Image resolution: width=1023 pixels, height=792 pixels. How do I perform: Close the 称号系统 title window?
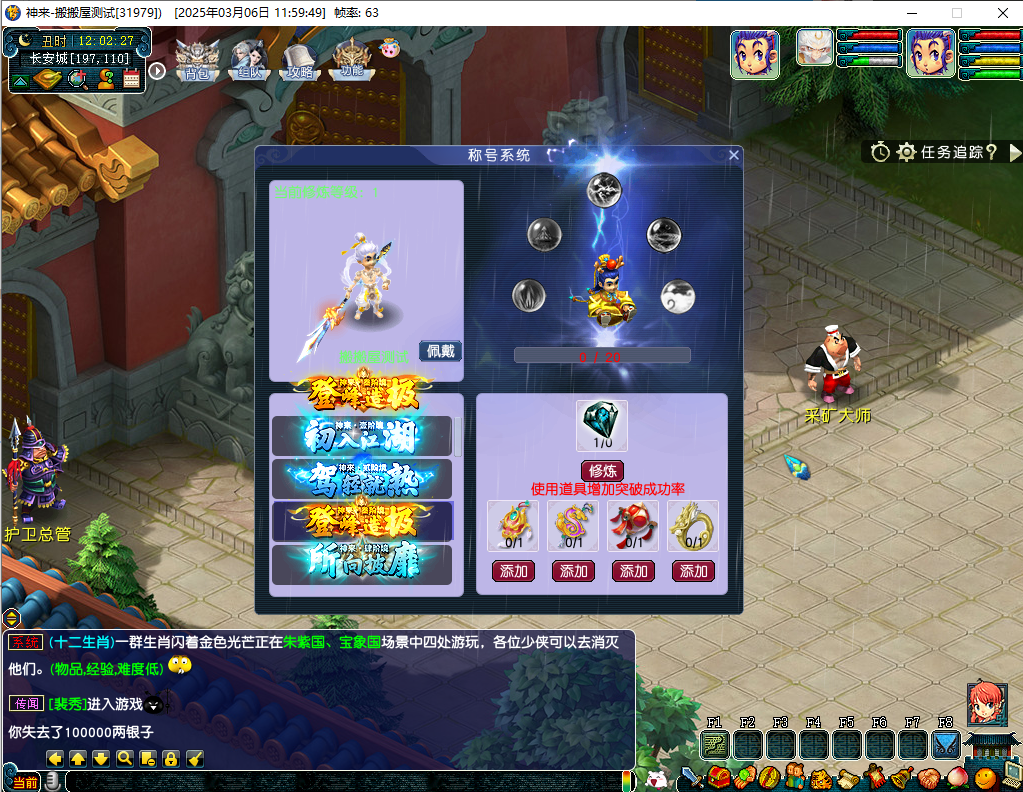(734, 155)
